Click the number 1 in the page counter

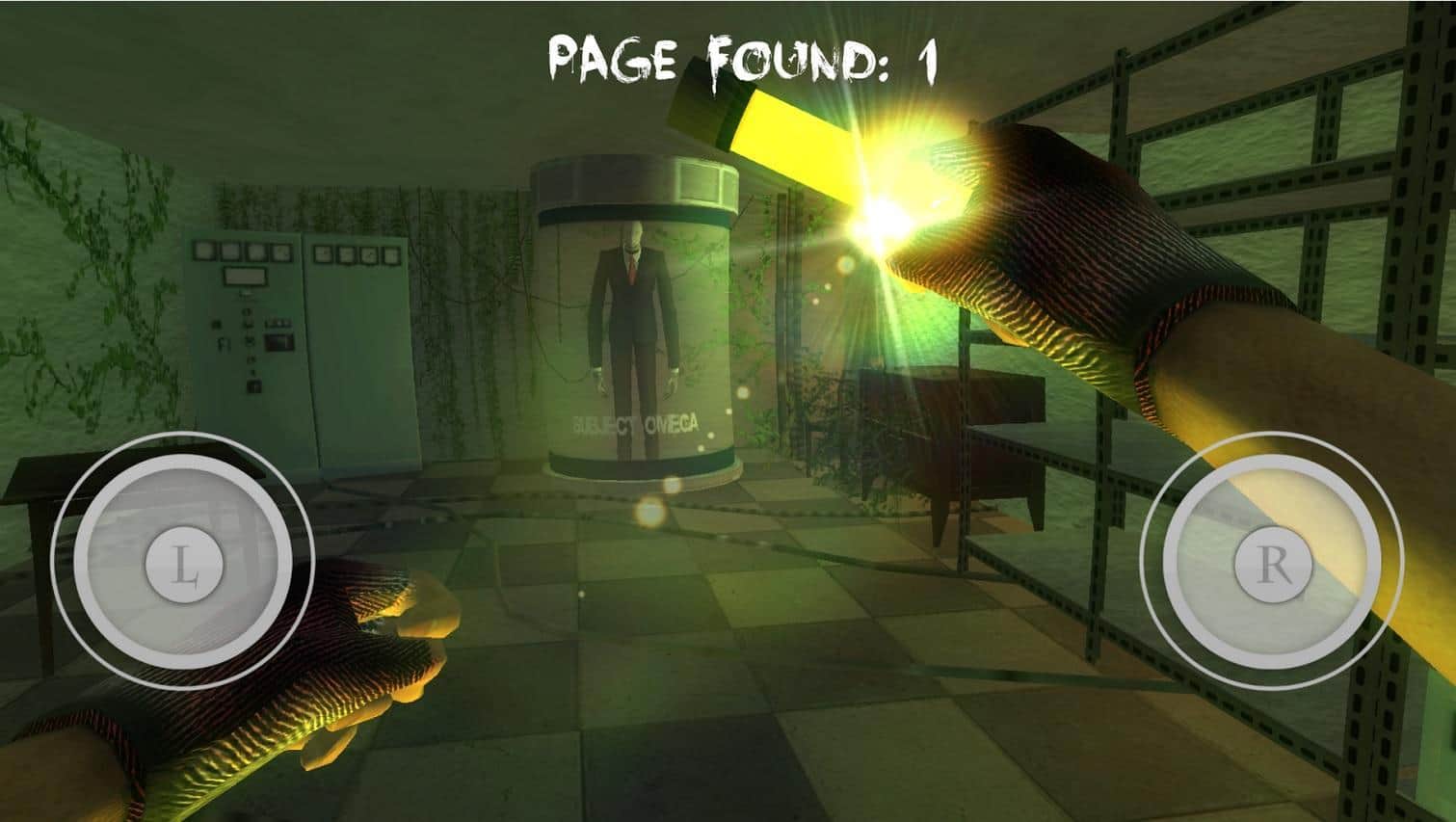pos(927,56)
